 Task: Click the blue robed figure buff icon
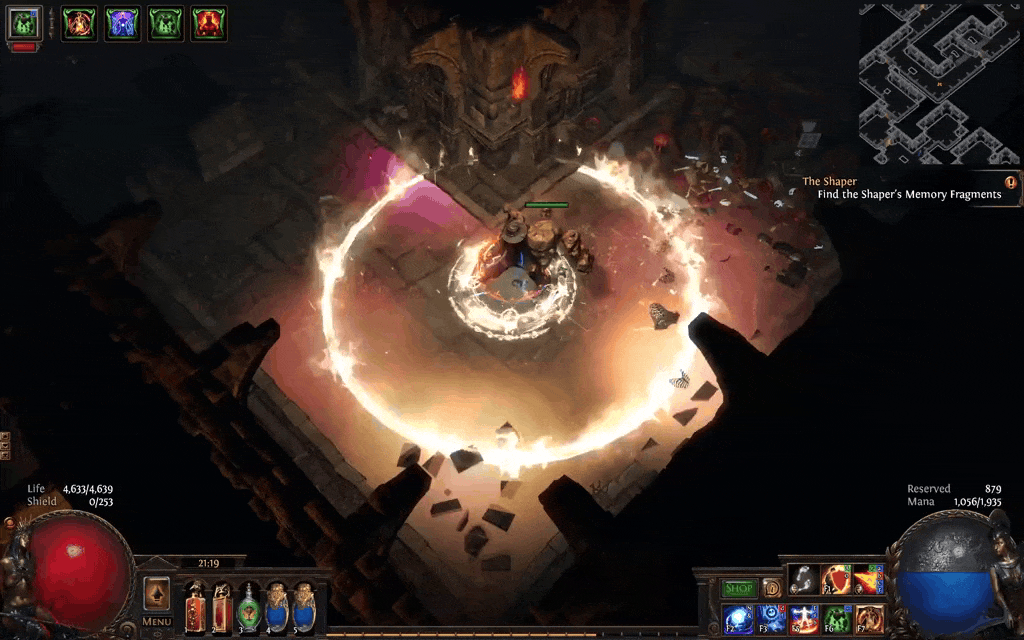click(x=123, y=23)
